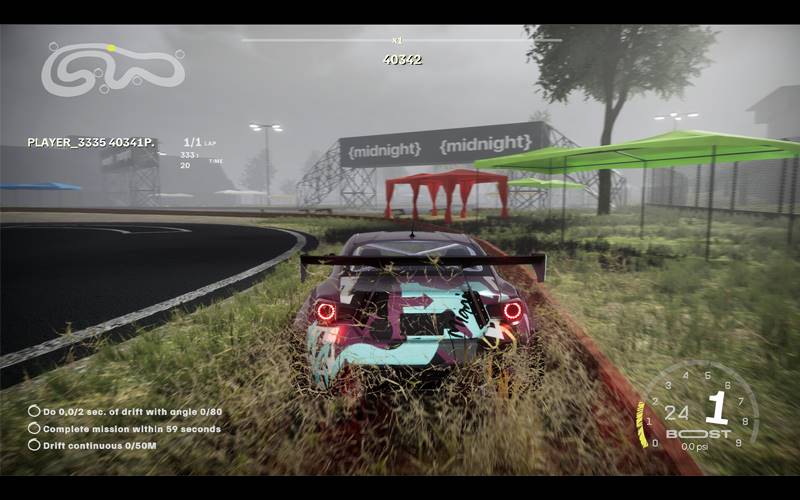This screenshot has width=800, height=500.
Task: Click the track layout minimap
Action: (112, 69)
